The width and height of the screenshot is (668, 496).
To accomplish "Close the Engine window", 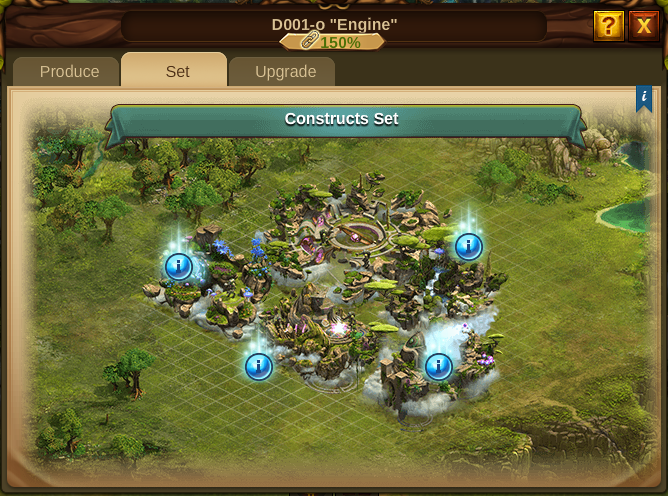I will (643, 26).
